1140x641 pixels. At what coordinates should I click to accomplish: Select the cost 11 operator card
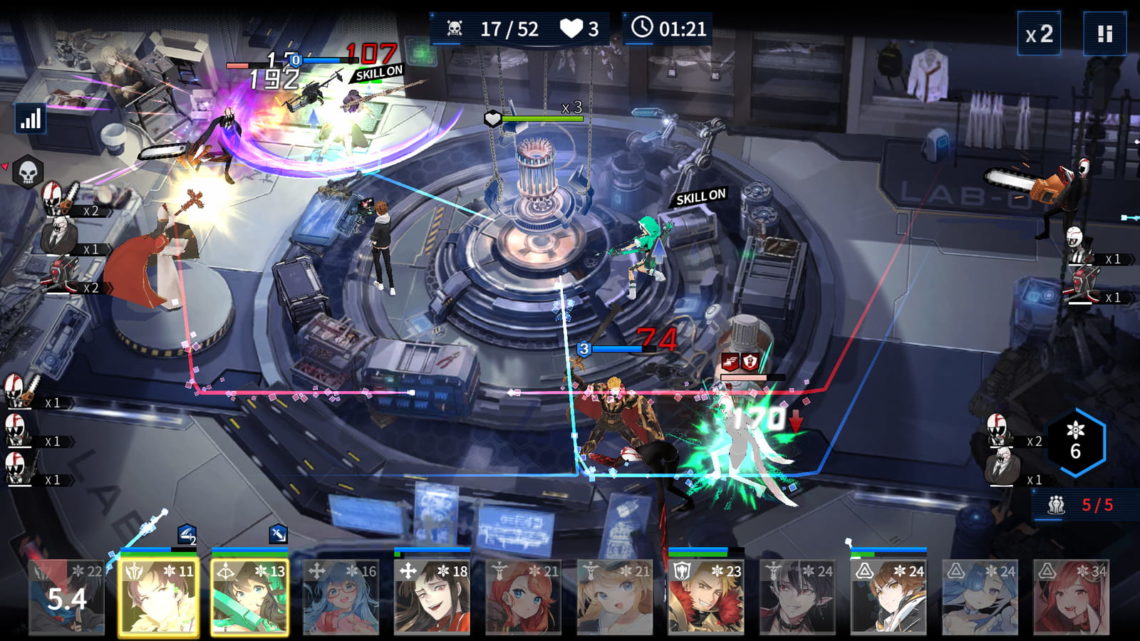tap(158, 596)
